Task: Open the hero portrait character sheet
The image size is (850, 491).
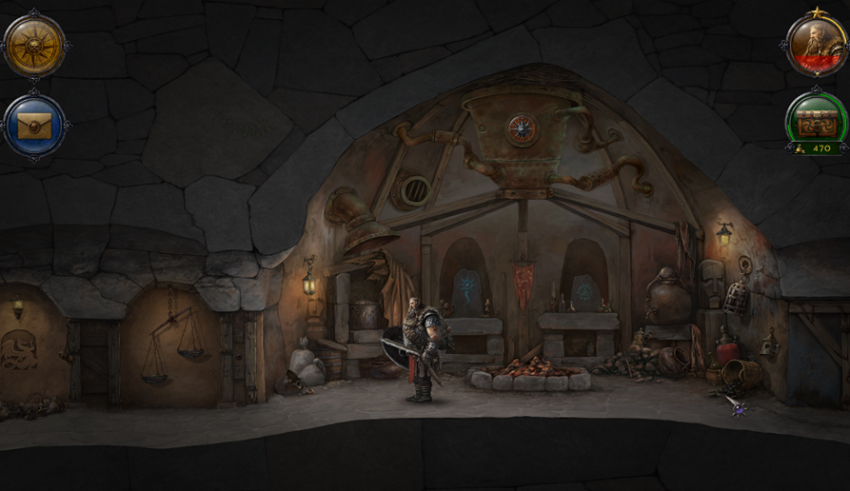Action: point(816,45)
